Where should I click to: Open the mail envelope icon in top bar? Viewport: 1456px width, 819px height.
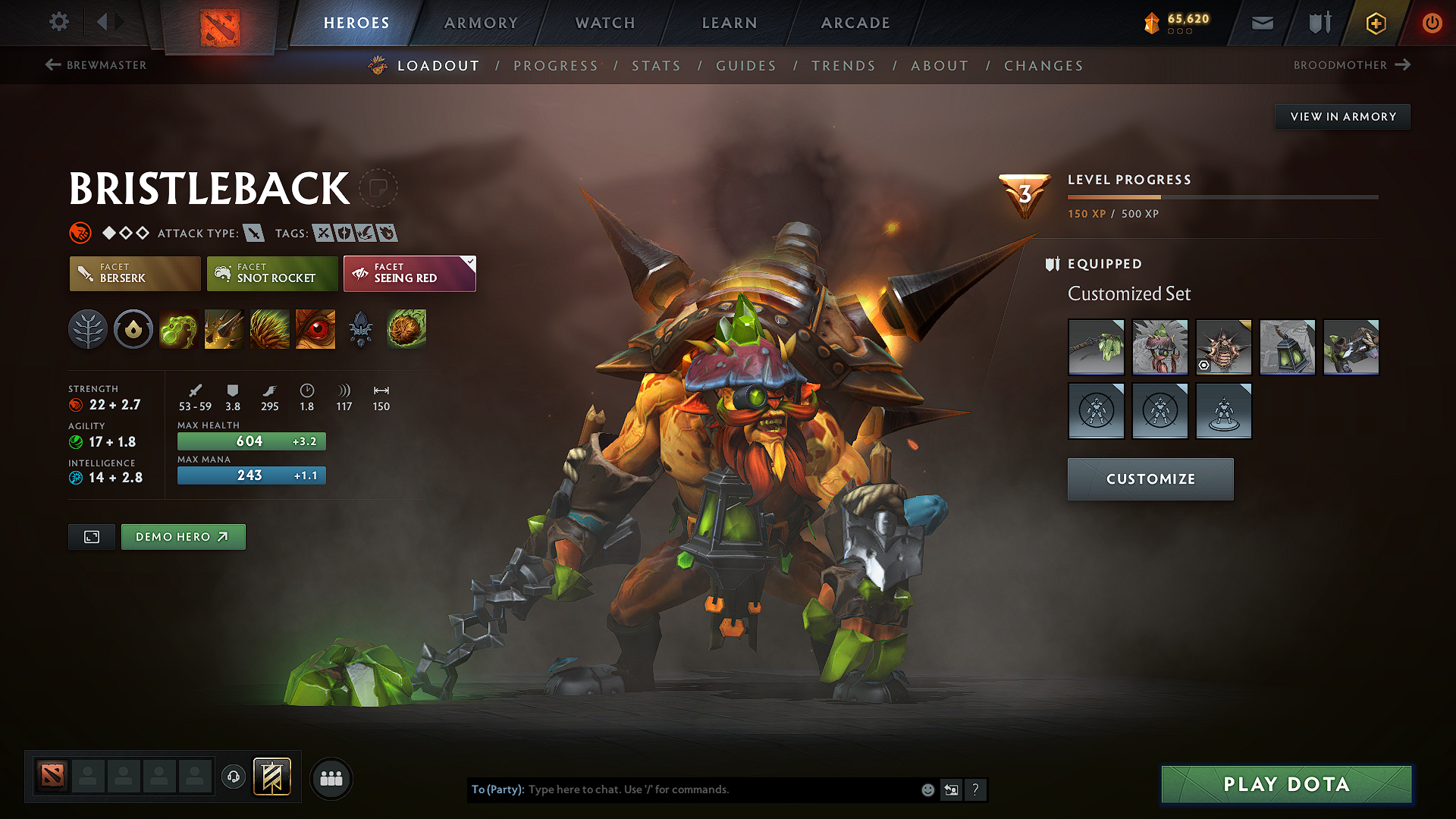pyautogui.click(x=1262, y=23)
